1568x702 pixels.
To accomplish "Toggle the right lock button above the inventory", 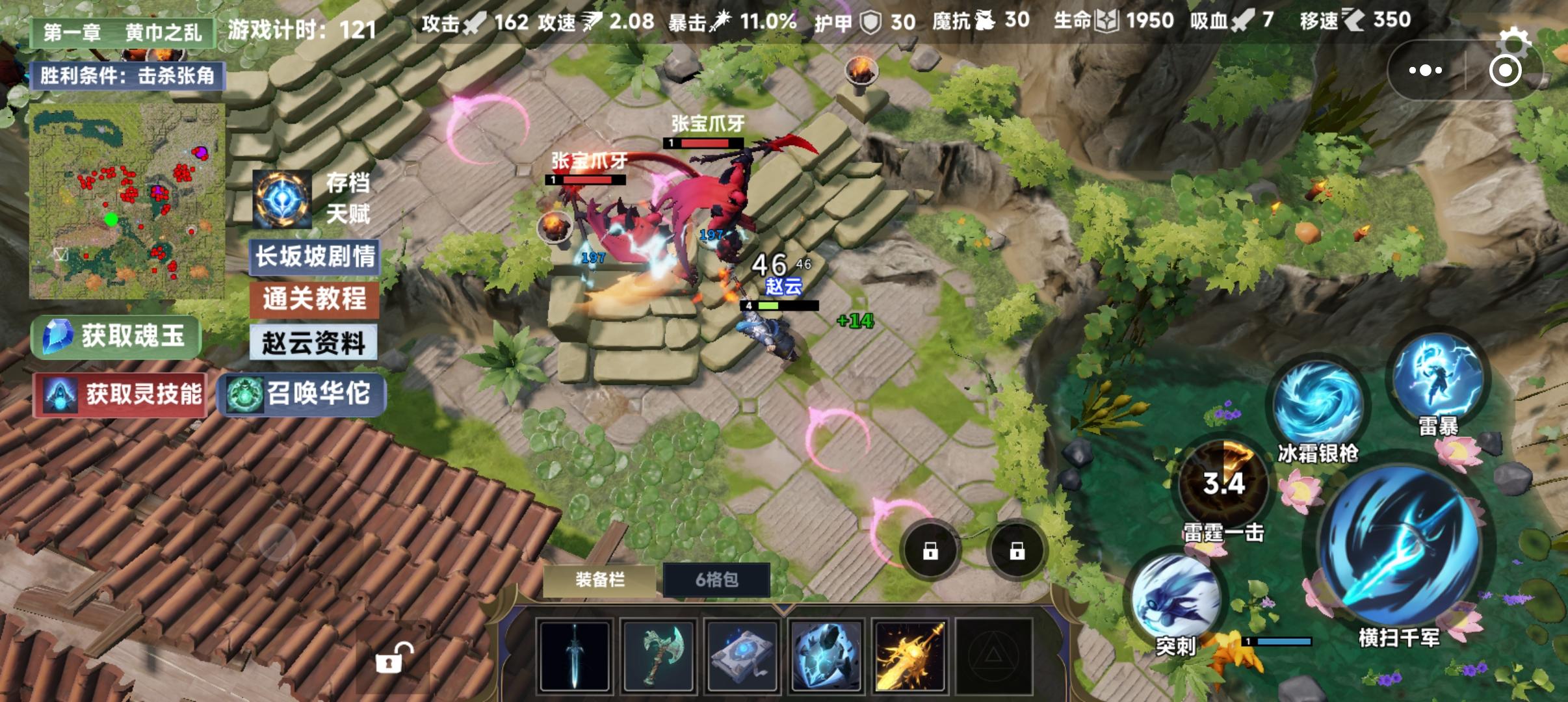I will [x=1018, y=549].
